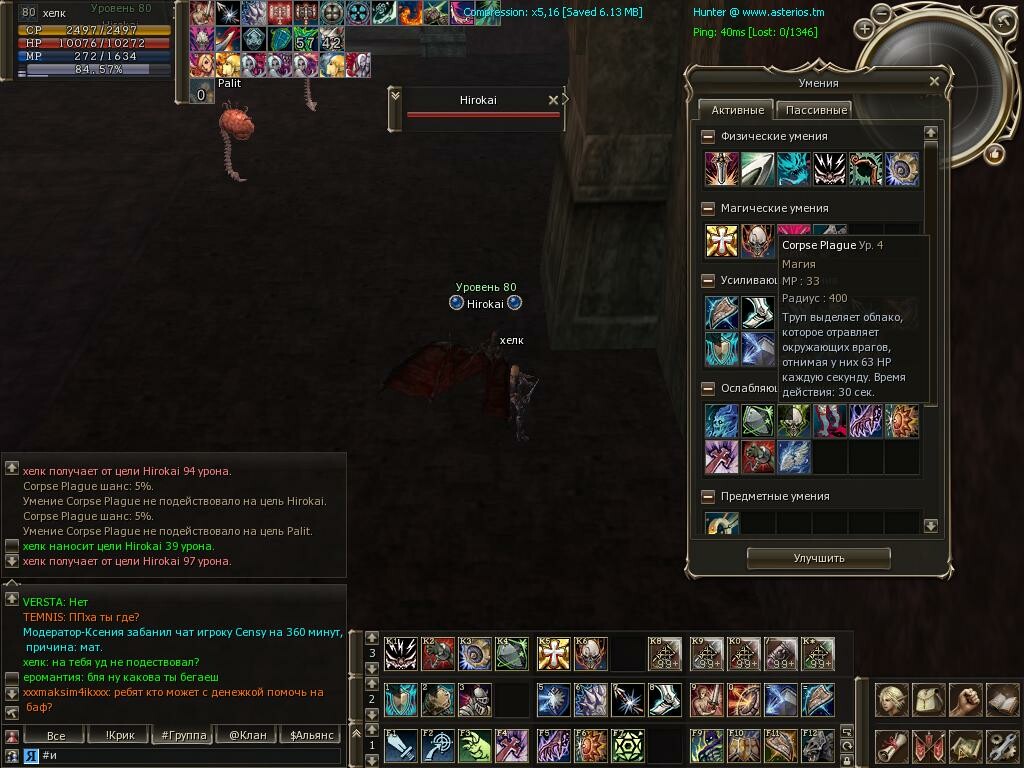The image size is (1024, 768).
Task: Collapse the Физические умения section
Action: pos(708,136)
